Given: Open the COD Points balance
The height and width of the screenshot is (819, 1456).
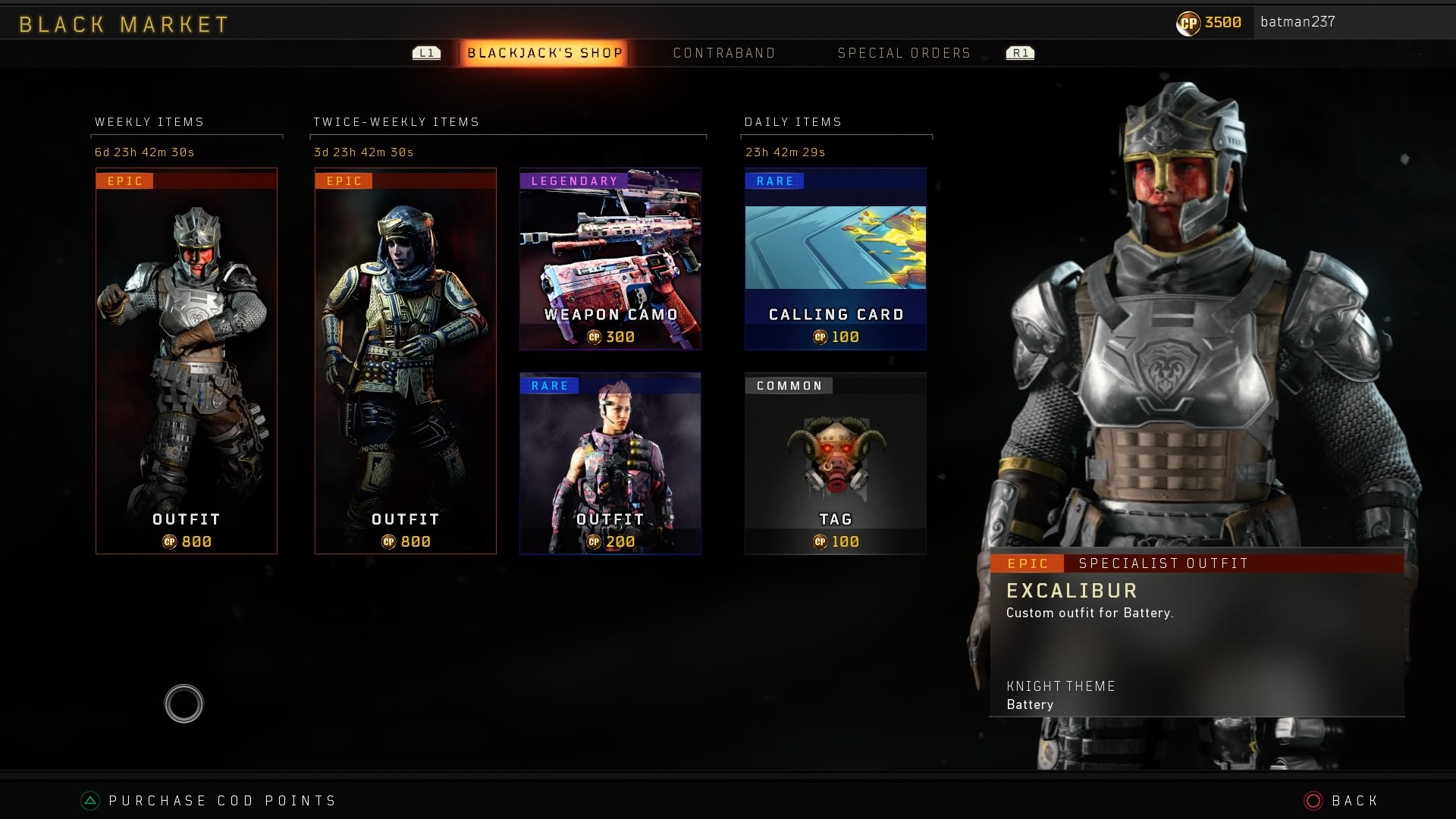Looking at the screenshot, I should [x=1210, y=23].
